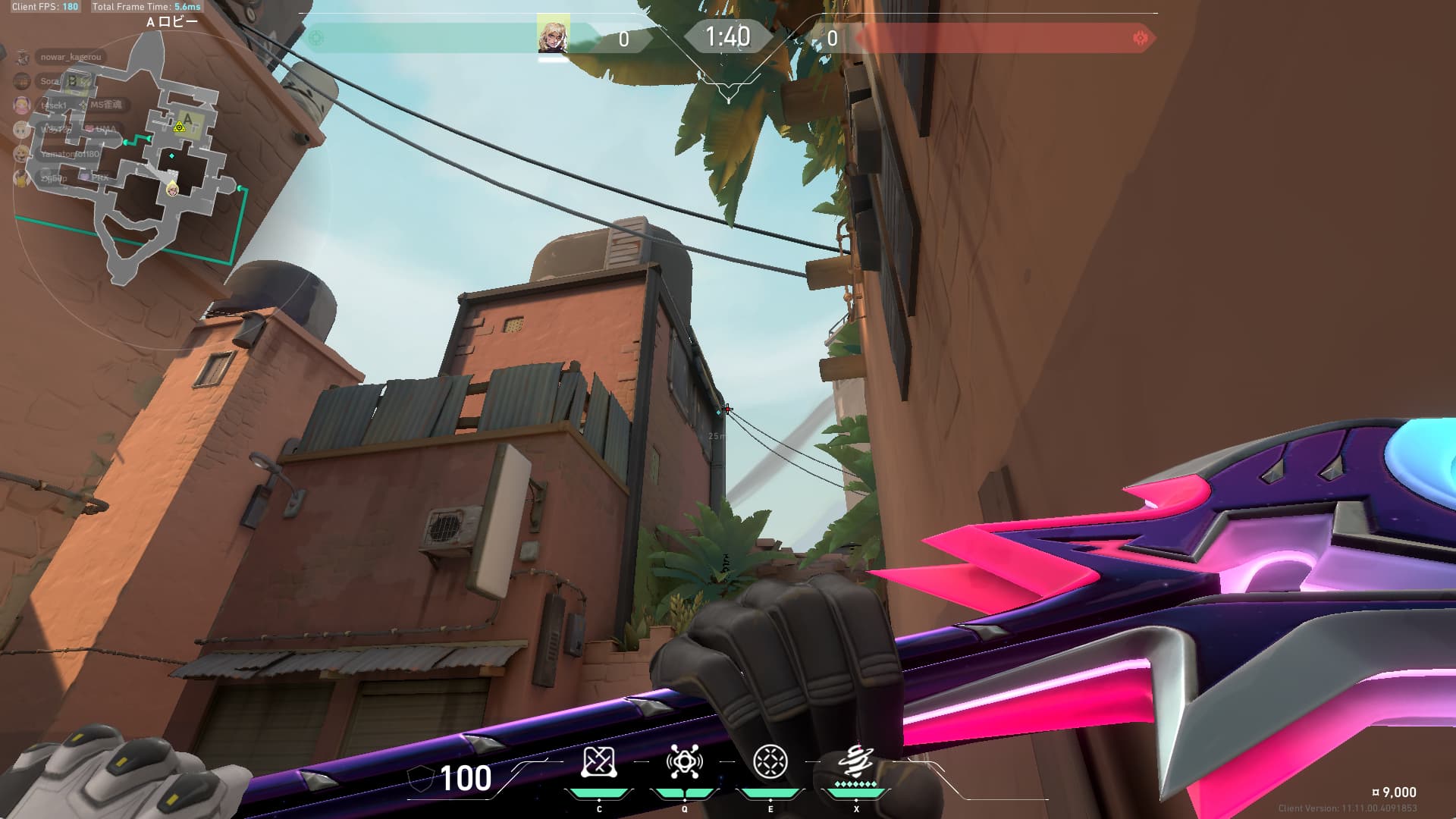
Task: Activate the C ability icon
Action: [598, 763]
